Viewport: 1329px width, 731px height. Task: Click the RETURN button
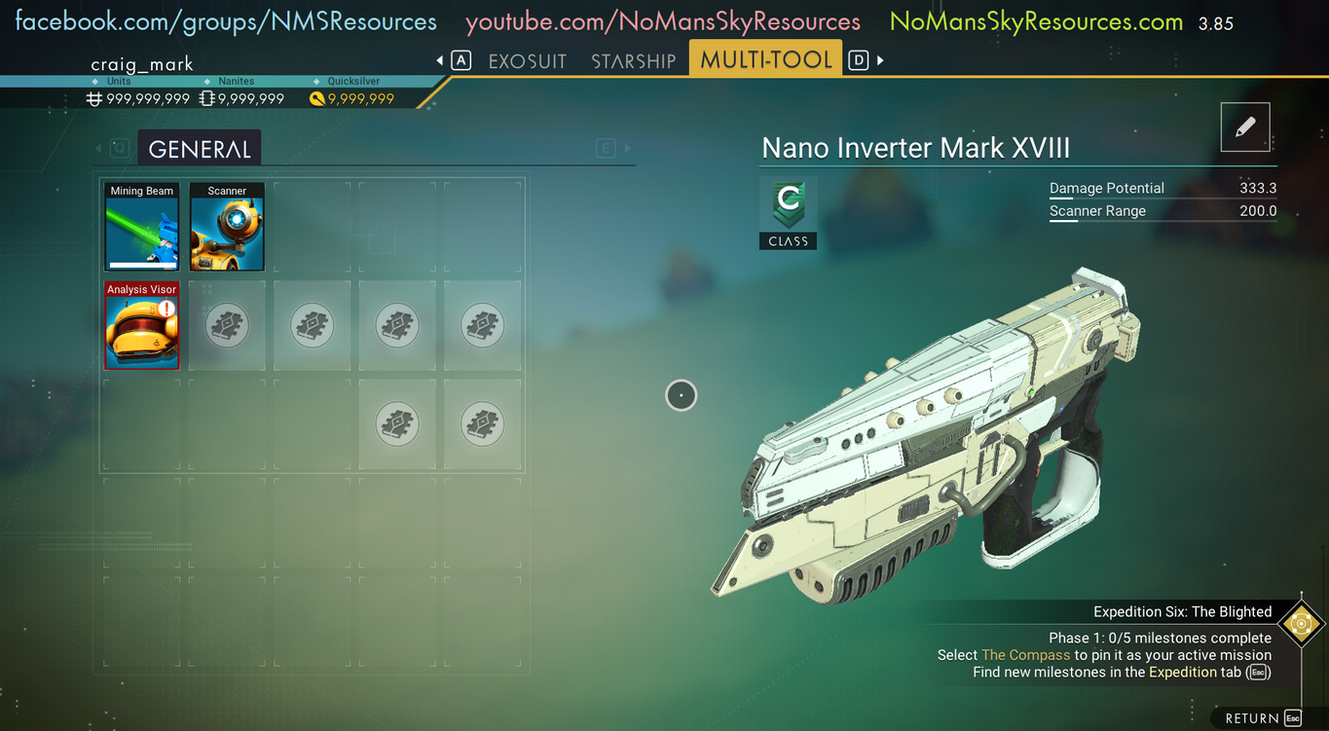1250,717
